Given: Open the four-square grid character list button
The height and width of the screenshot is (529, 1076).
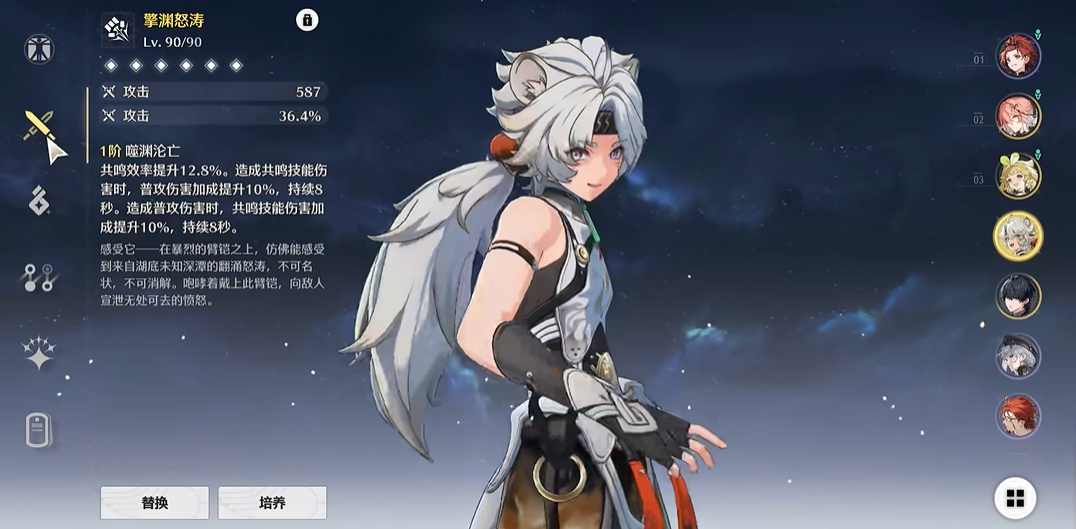Looking at the screenshot, I should (x=1015, y=498).
